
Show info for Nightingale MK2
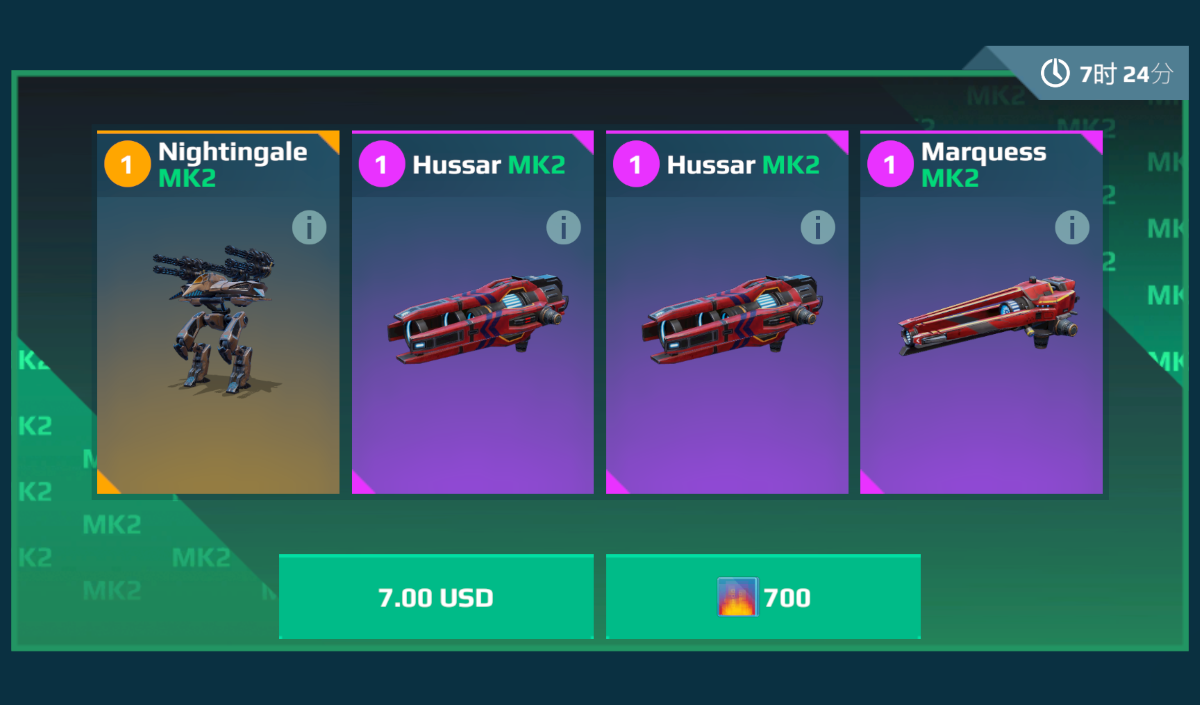309,228
